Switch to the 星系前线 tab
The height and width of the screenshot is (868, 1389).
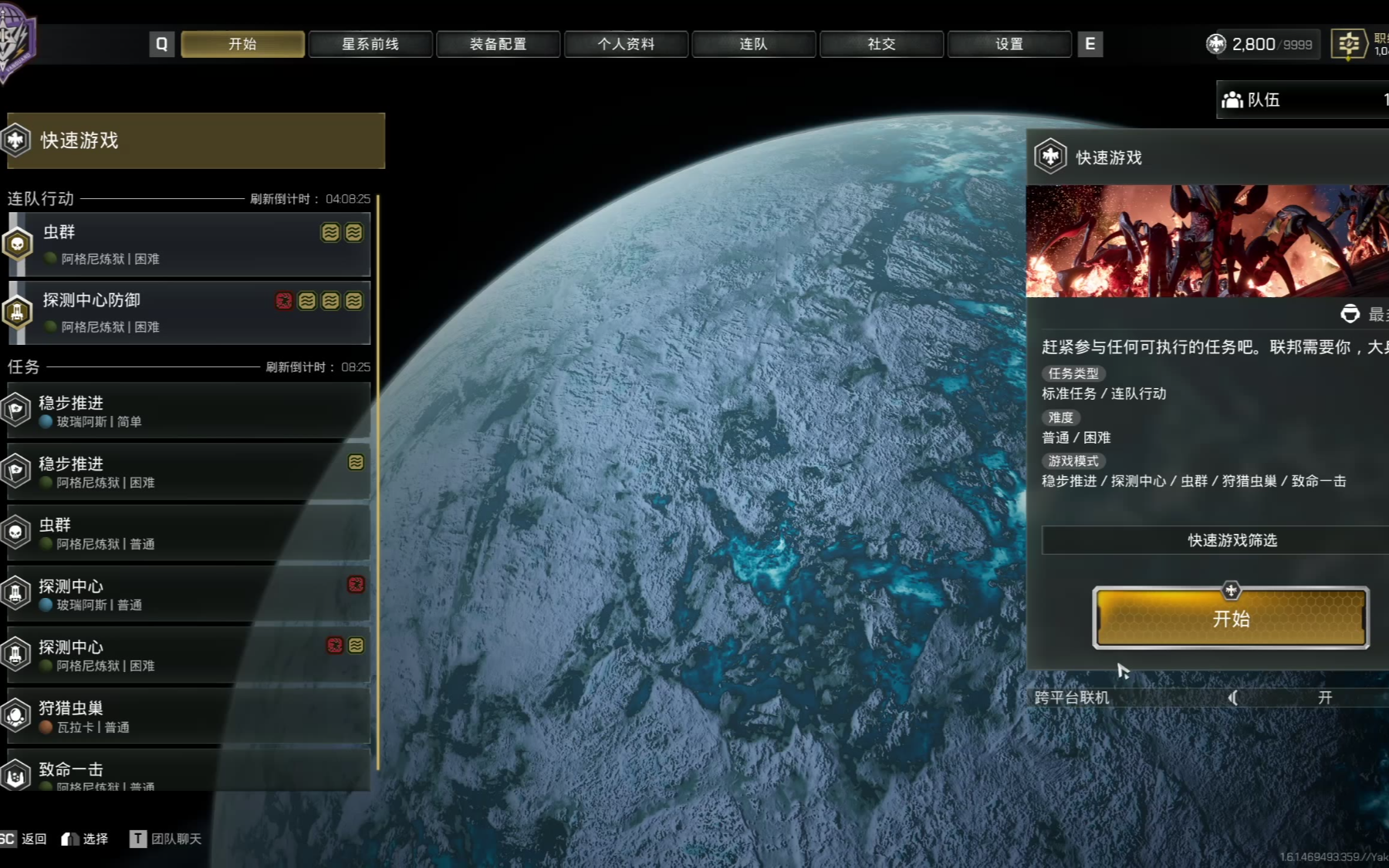[370, 44]
